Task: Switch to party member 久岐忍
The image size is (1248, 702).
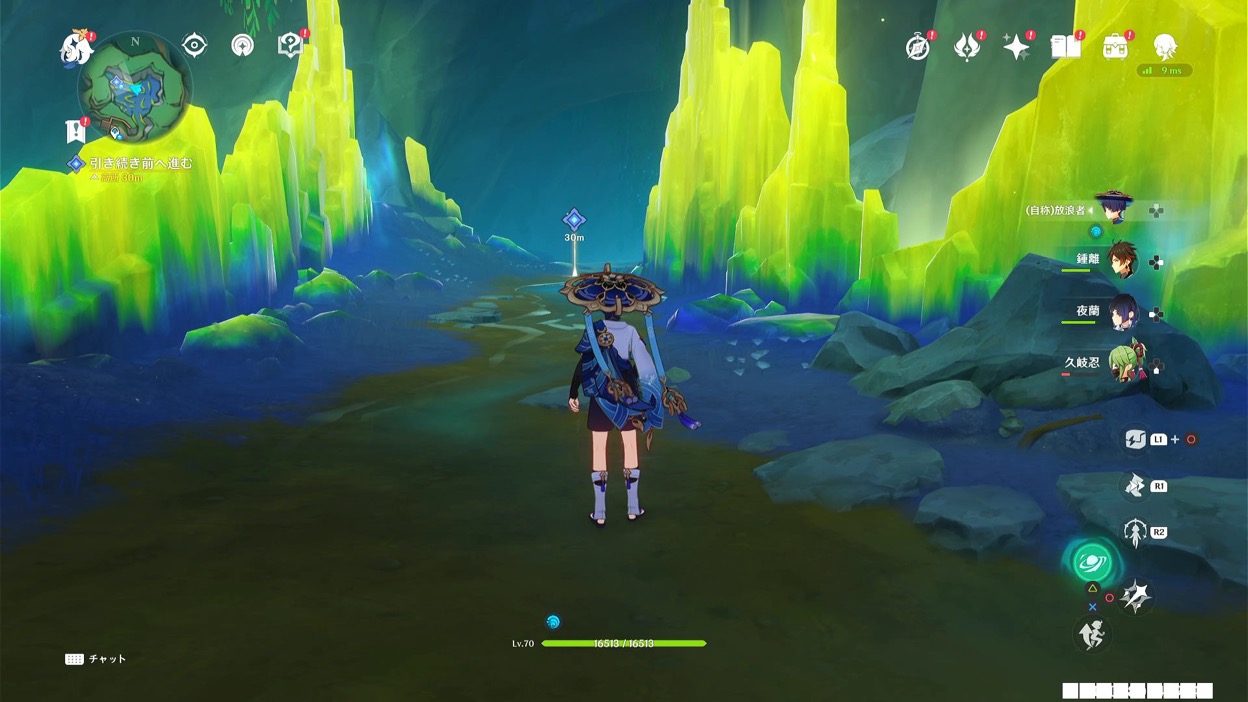Action: (1120, 363)
